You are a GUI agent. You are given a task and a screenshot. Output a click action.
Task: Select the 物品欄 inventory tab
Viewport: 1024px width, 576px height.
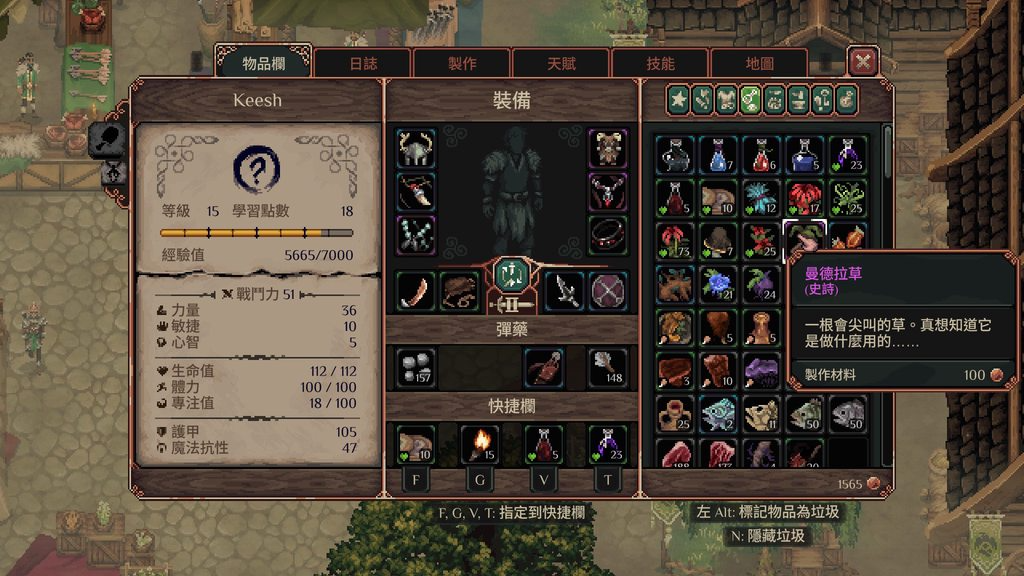[263, 63]
